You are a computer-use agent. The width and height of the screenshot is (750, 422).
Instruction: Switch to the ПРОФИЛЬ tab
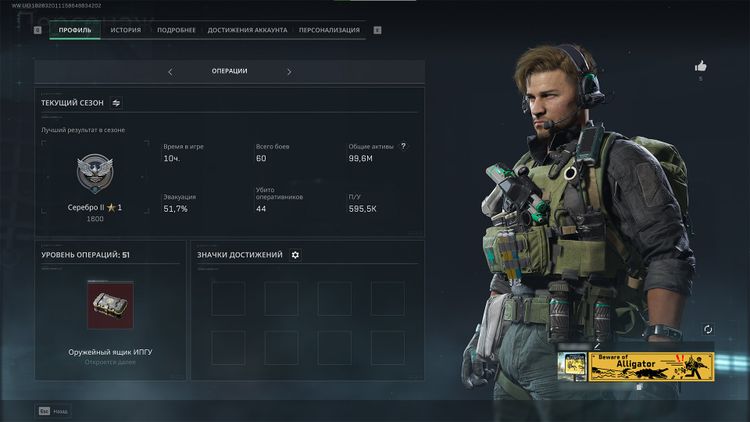point(75,30)
